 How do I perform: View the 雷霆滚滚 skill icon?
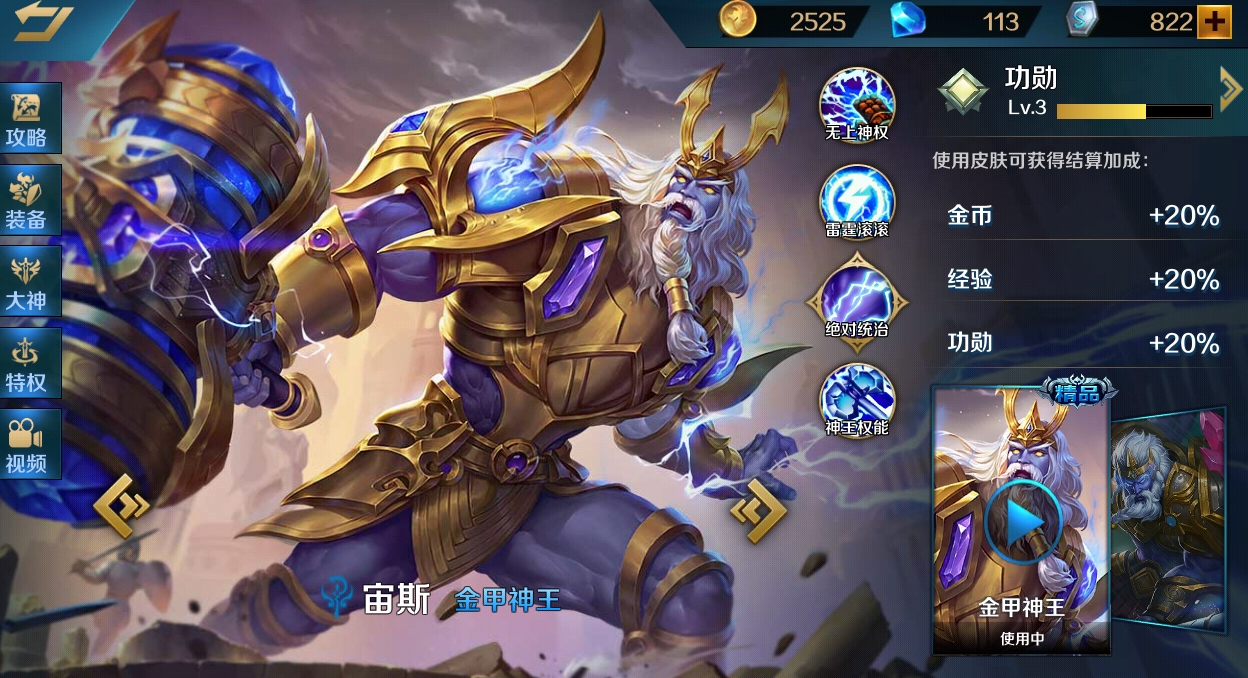pos(857,198)
